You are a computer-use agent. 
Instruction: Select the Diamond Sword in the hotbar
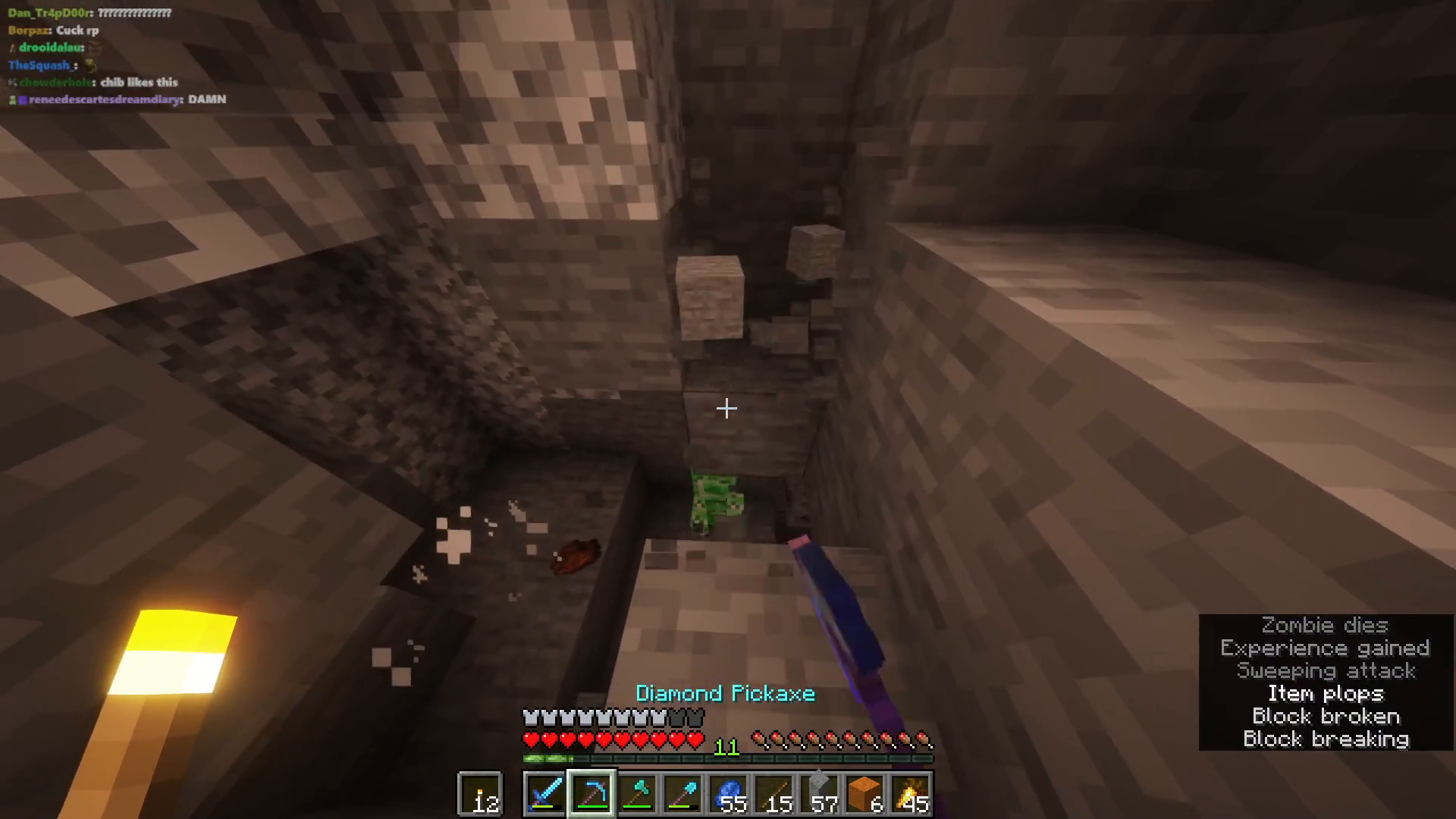click(x=546, y=792)
